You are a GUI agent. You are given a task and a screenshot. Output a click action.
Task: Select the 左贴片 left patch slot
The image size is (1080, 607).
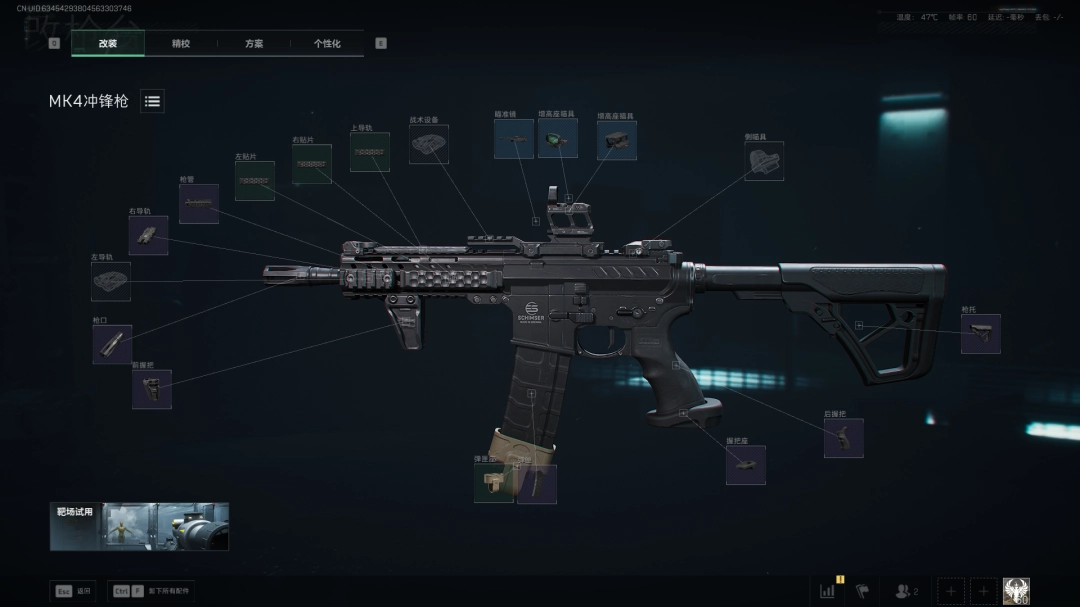click(x=255, y=181)
